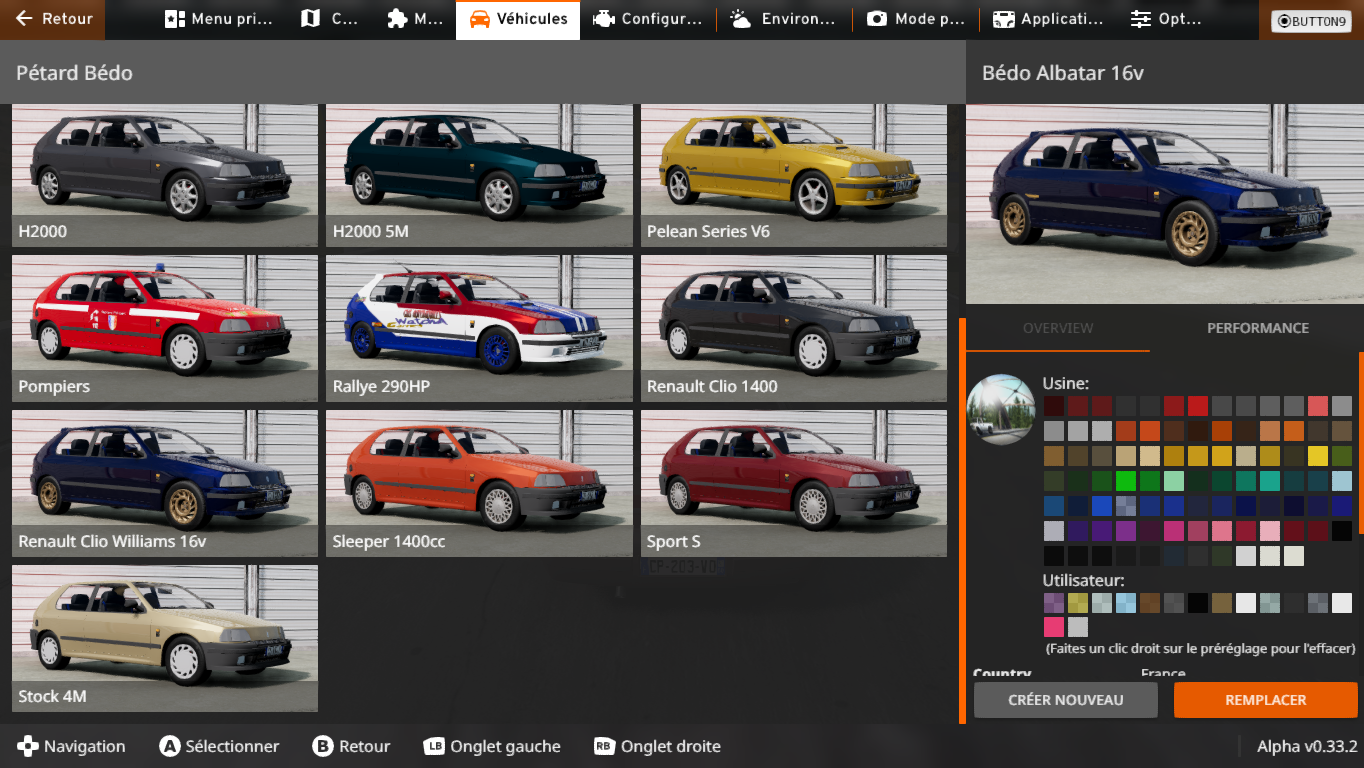Select the H2000 vehicle tile

[x=165, y=175]
